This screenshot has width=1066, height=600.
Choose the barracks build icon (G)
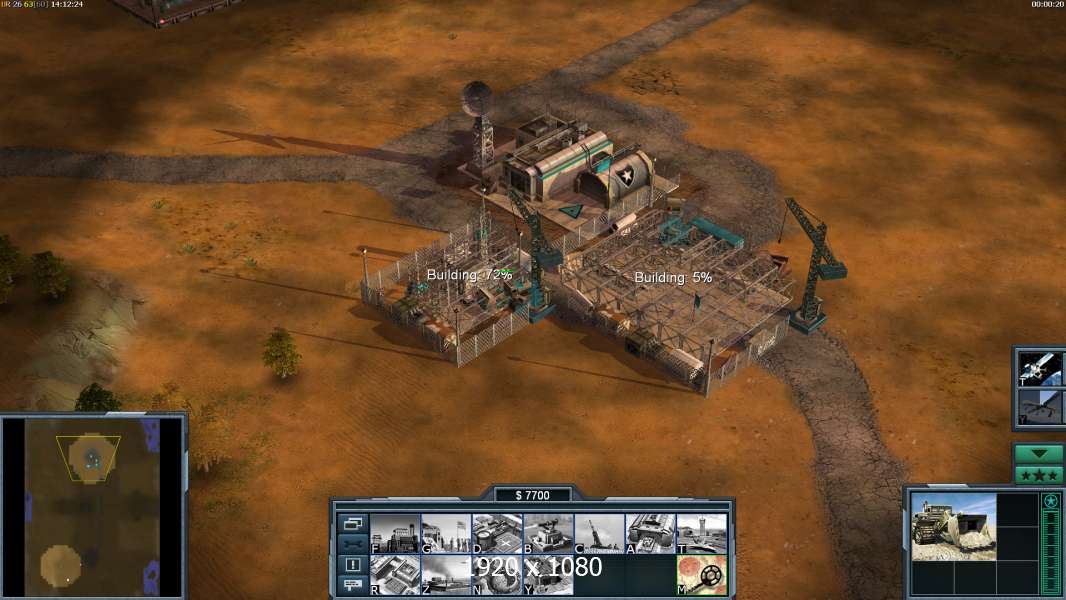point(446,533)
